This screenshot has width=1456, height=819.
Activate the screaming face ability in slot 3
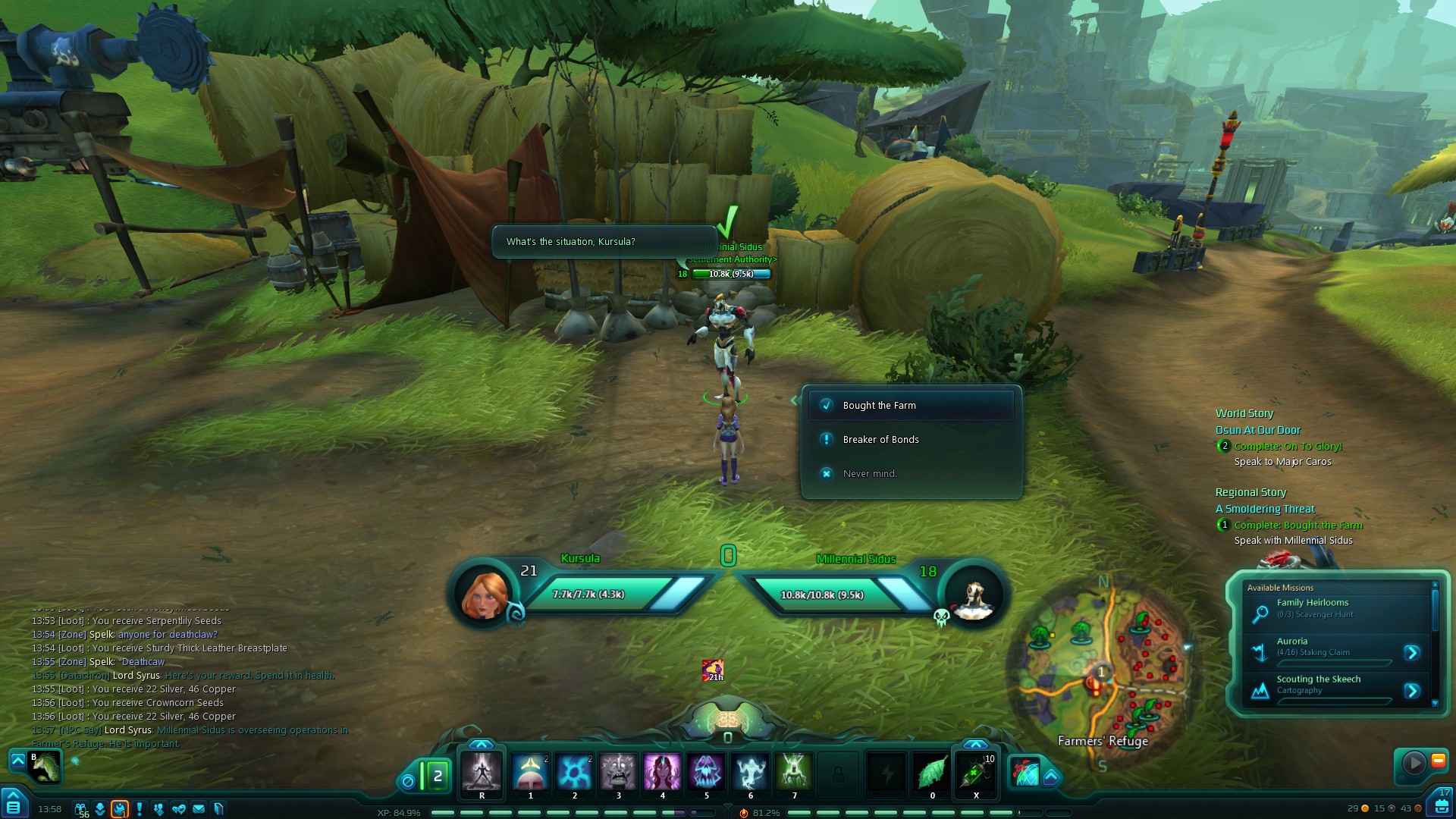click(618, 773)
